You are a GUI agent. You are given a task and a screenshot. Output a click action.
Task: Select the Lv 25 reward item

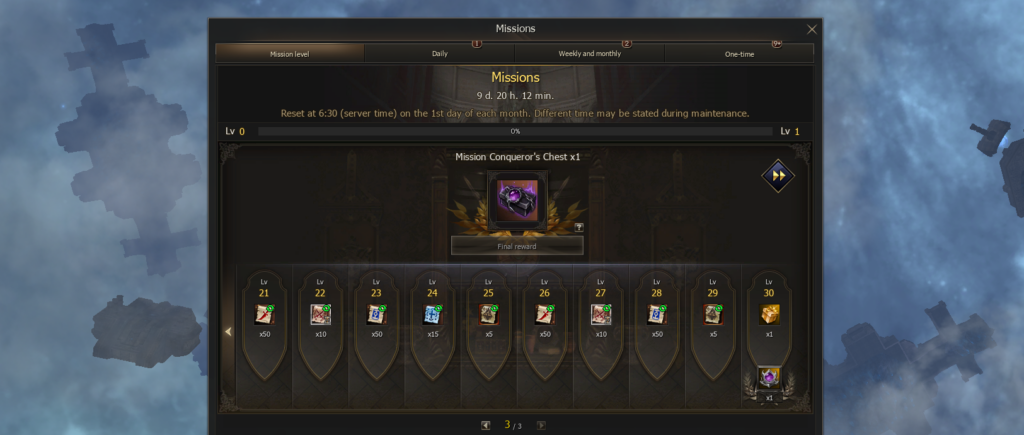(488, 315)
